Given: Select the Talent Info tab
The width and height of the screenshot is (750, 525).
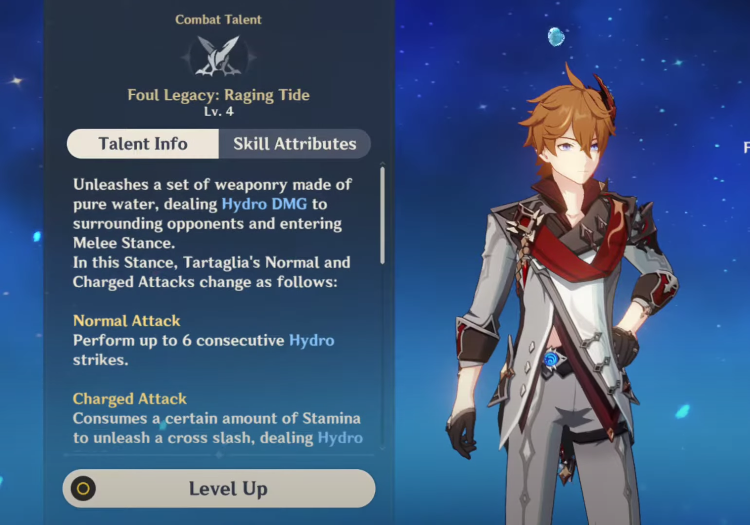Looking at the screenshot, I should pos(143,144).
